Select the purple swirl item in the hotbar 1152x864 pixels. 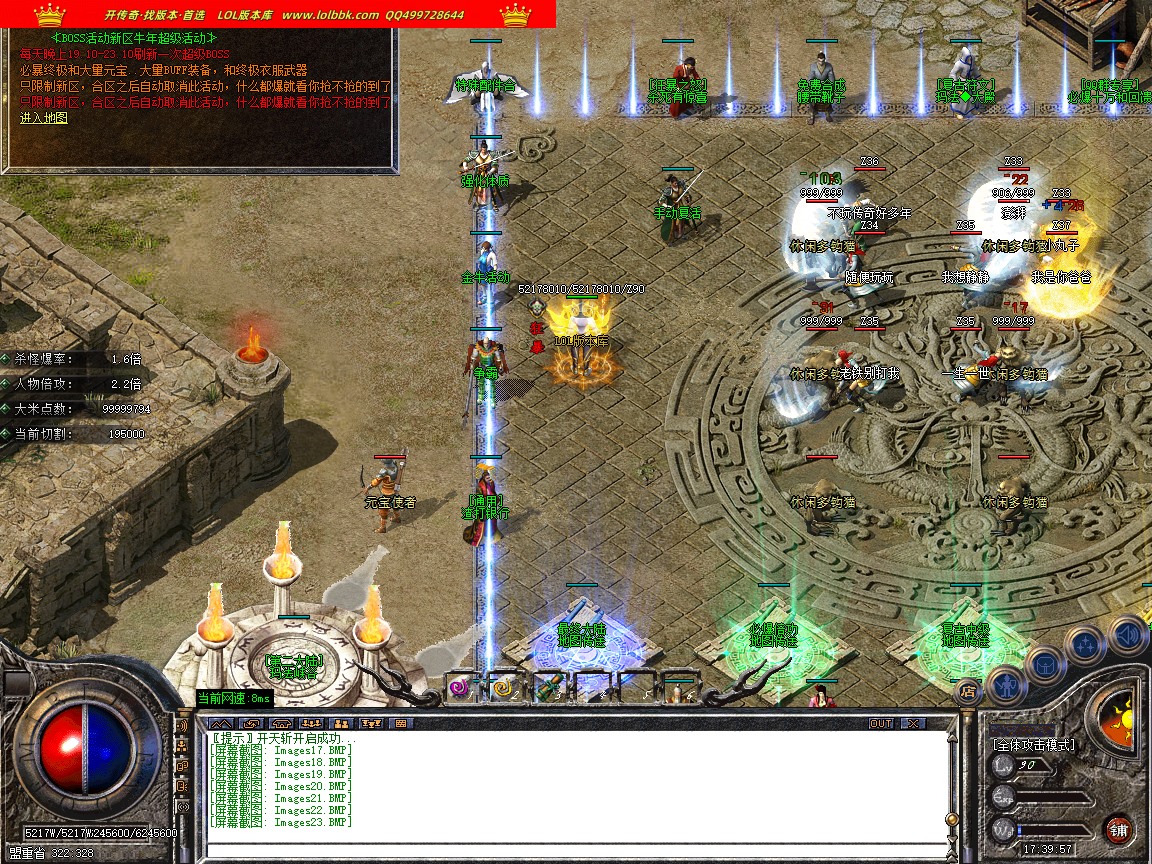459,687
